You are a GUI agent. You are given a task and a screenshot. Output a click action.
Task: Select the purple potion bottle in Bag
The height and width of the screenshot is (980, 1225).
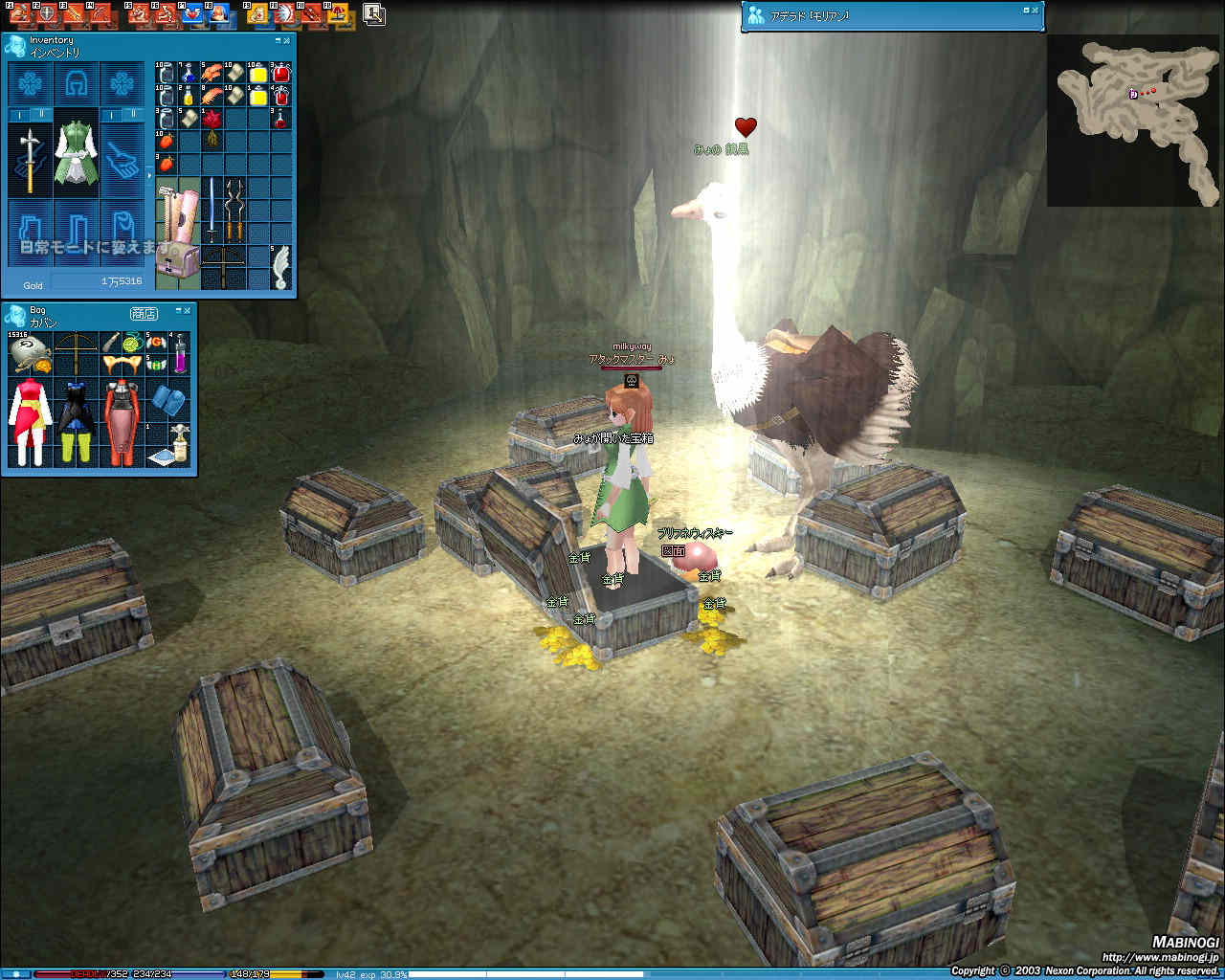click(179, 352)
